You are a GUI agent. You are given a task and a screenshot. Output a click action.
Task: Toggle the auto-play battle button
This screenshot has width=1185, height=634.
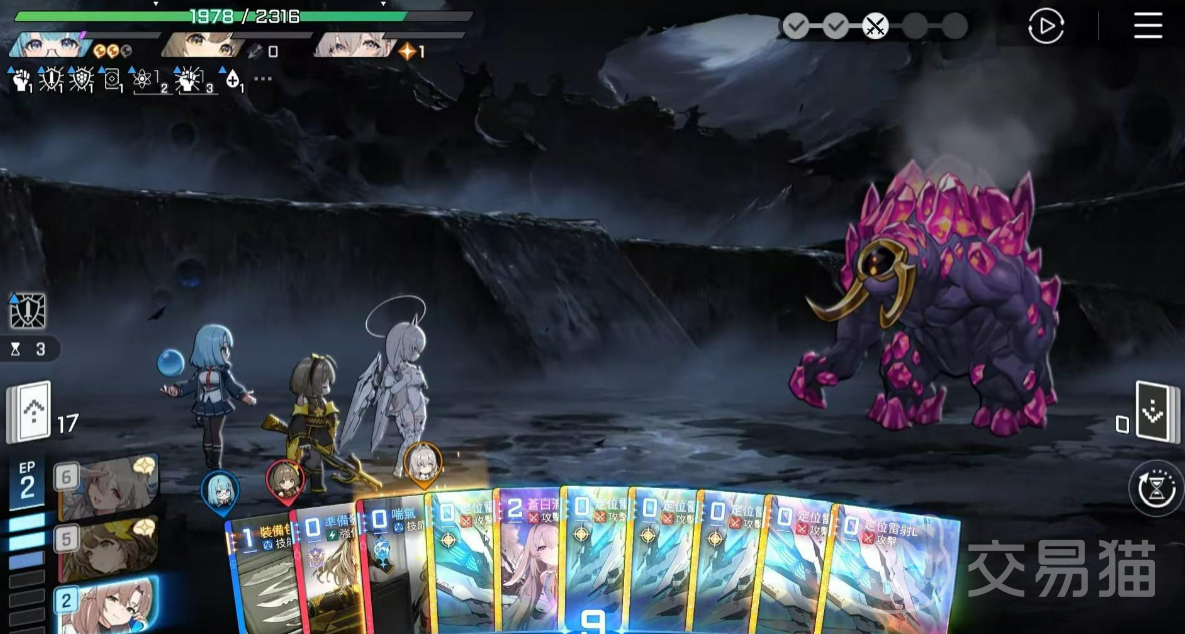click(x=1046, y=26)
